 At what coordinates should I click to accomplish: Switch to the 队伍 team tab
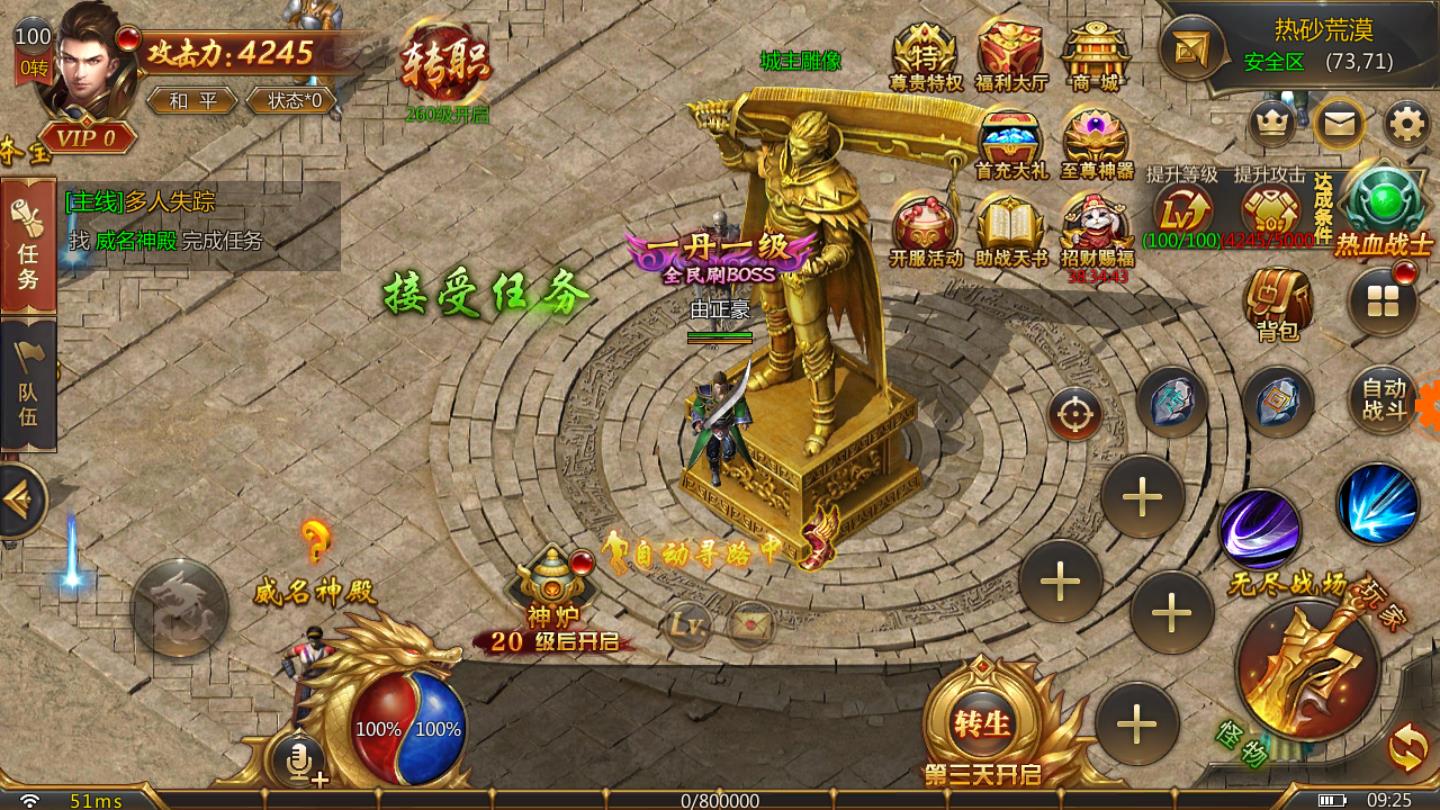pos(28,387)
